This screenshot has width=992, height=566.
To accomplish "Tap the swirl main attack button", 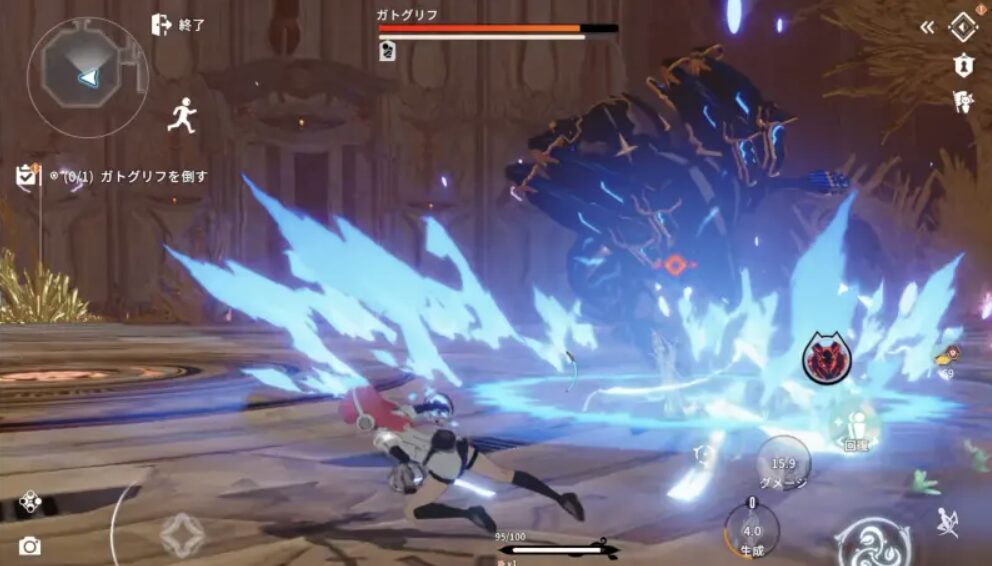I will 874,541.
